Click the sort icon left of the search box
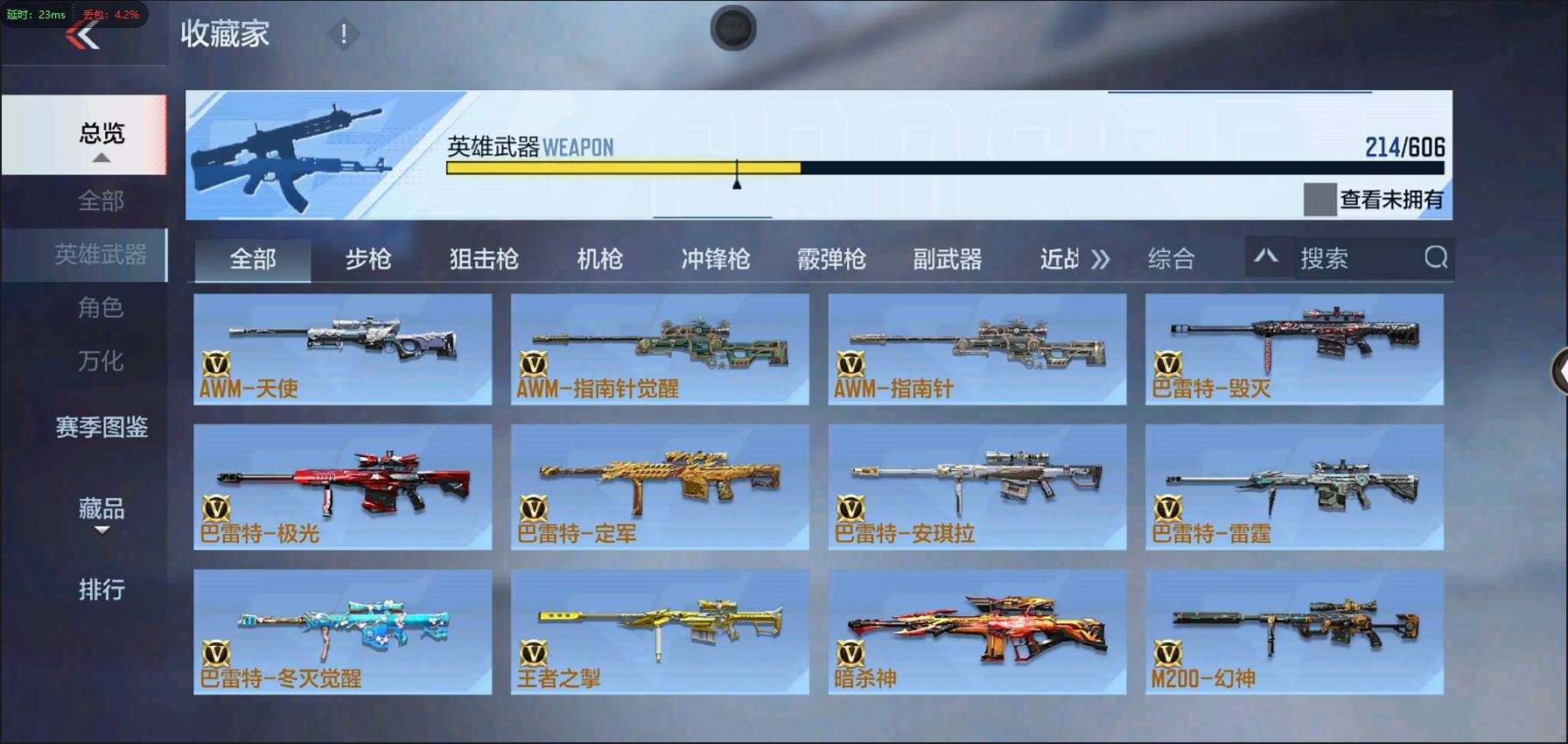Image resolution: width=1568 pixels, height=744 pixels. [1268, 258]
